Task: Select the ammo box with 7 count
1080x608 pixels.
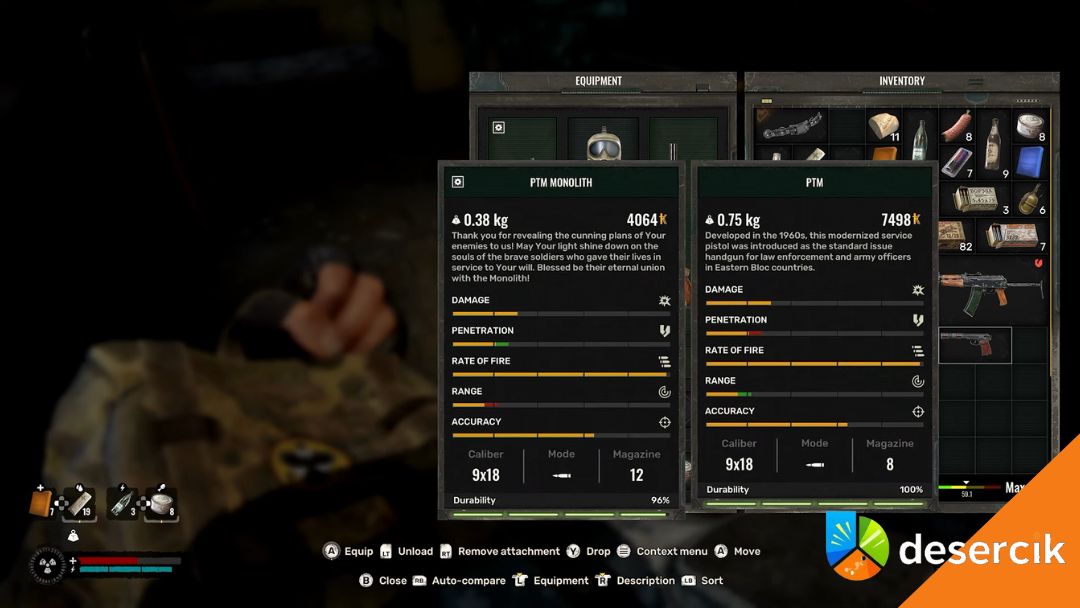Action: pyautogui.click(x=1012, y=235)
